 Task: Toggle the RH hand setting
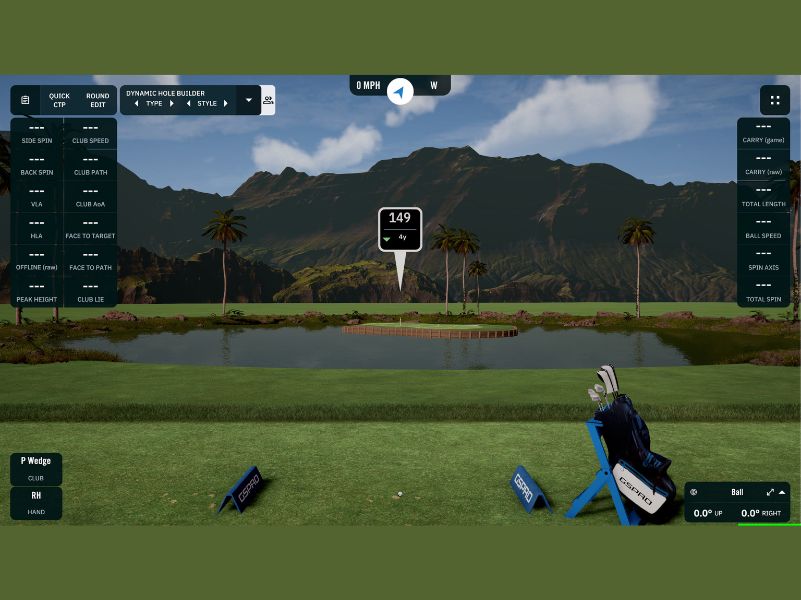pos(36,502)
